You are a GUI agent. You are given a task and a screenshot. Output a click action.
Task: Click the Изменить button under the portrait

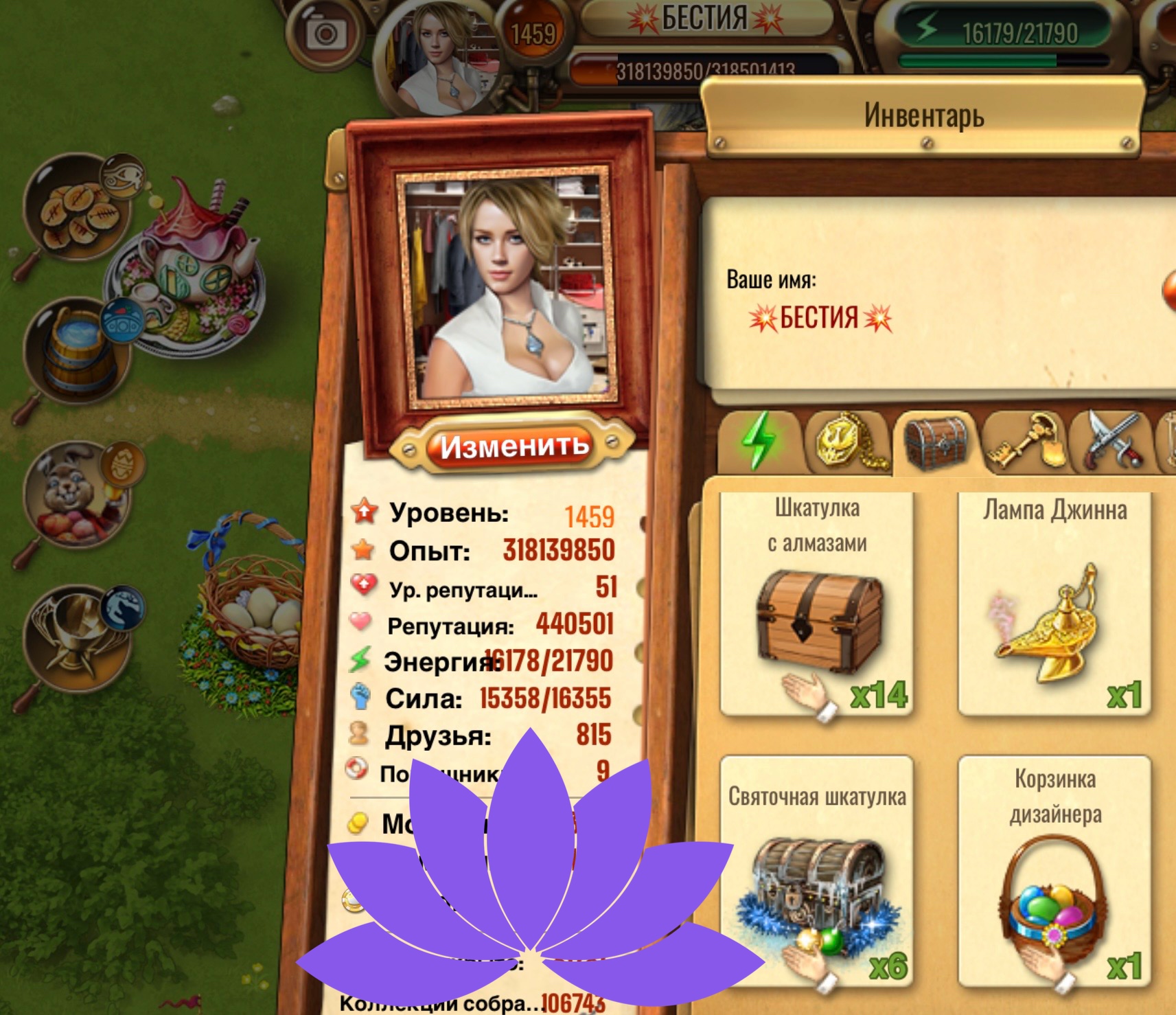(514, 446)
